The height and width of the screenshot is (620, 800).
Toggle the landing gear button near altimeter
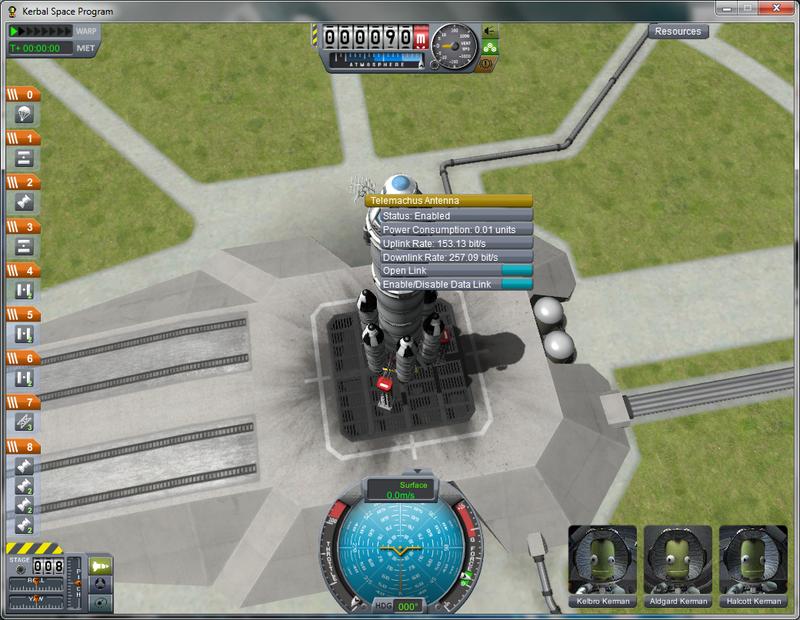point(490,46)
